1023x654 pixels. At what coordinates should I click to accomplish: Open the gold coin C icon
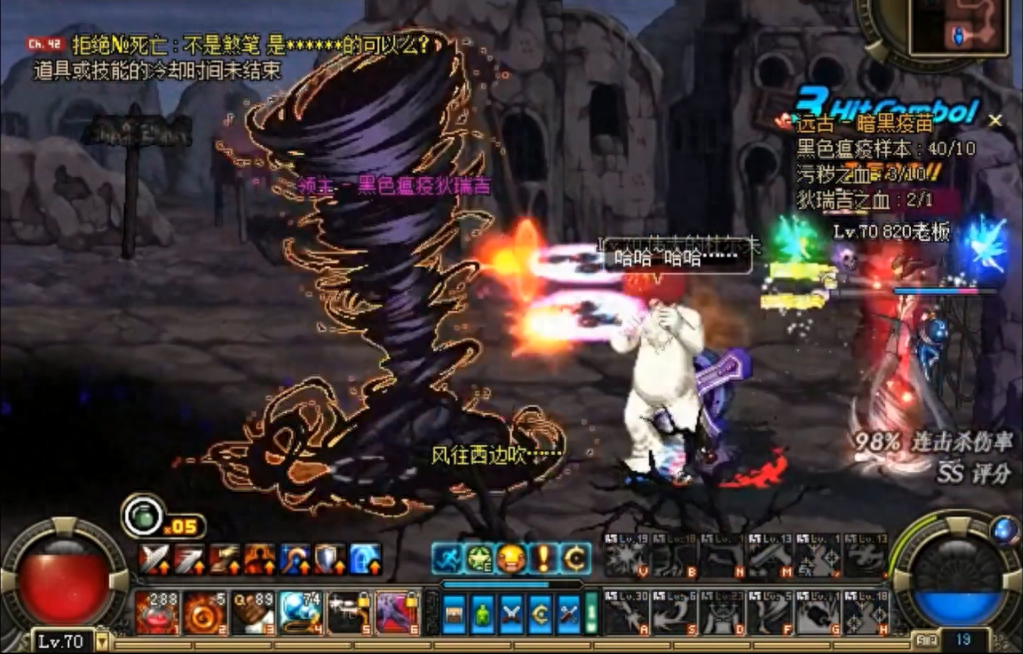pos(575,558)
